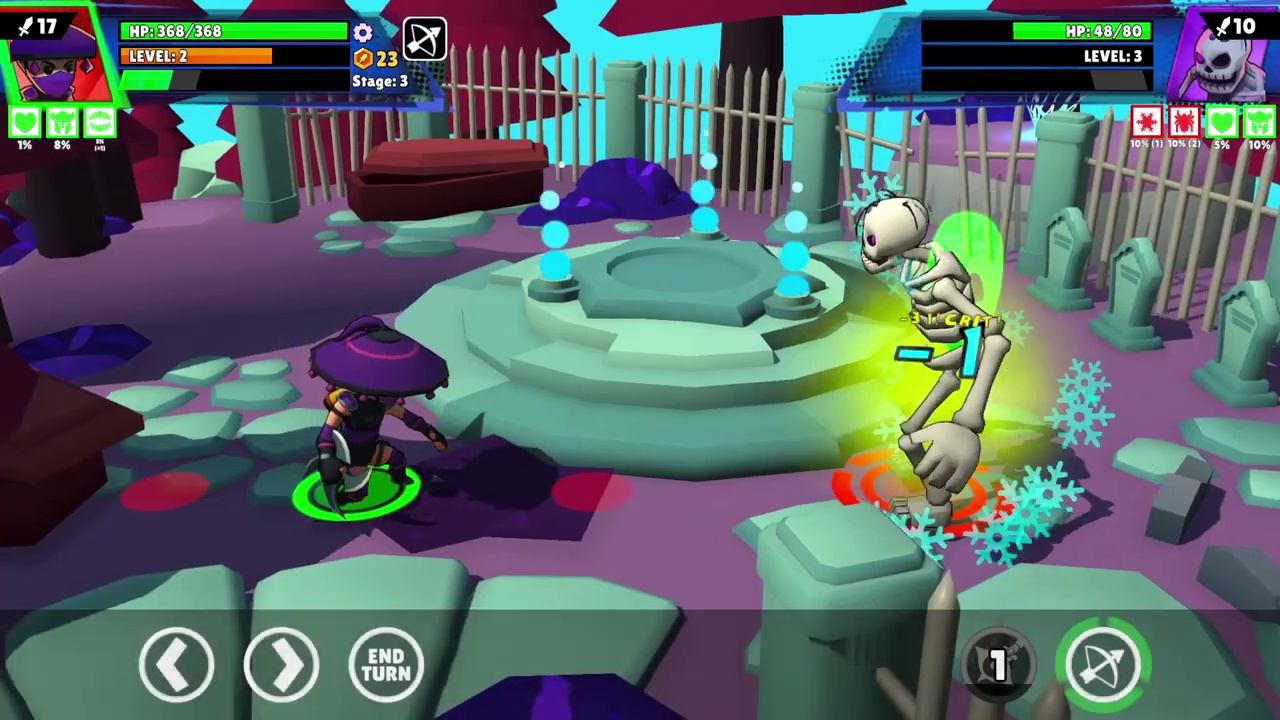The width and height of the screenshot is (1280, 720).
Task: Select the skill on cooldown showing 1
Action: [x=999, y=662]
